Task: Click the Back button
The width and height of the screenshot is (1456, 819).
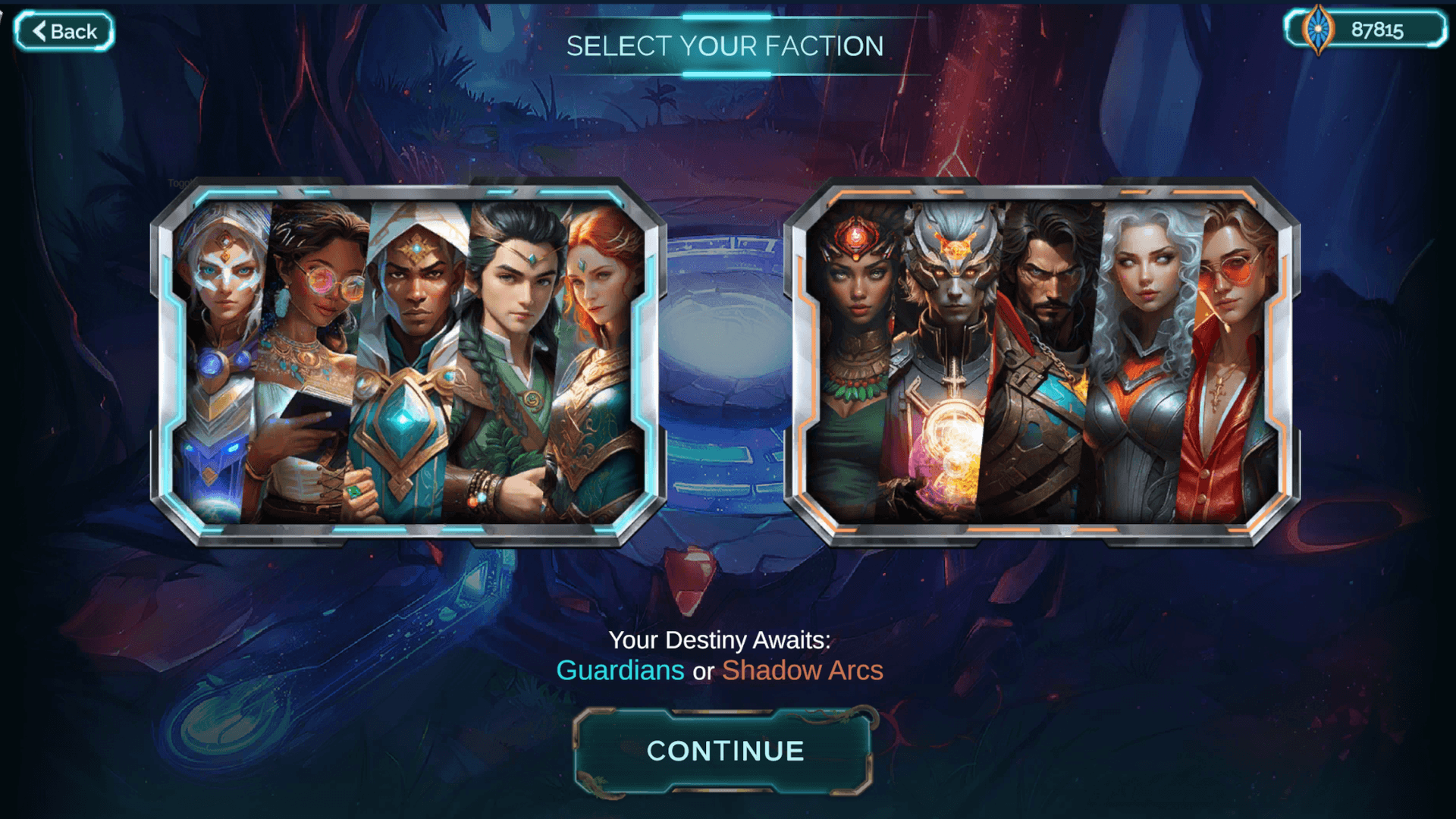Action: tap(64, 31)
